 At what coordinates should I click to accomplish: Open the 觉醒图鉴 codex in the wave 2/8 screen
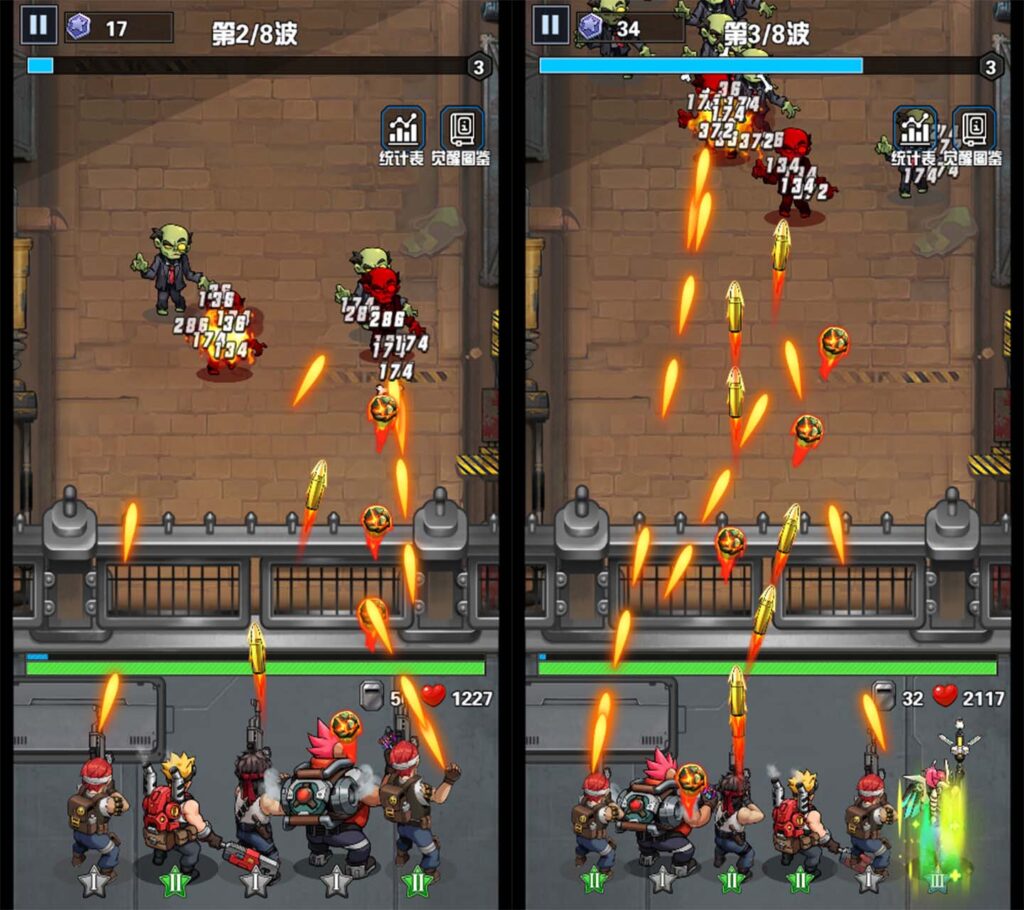pos(462,130)
